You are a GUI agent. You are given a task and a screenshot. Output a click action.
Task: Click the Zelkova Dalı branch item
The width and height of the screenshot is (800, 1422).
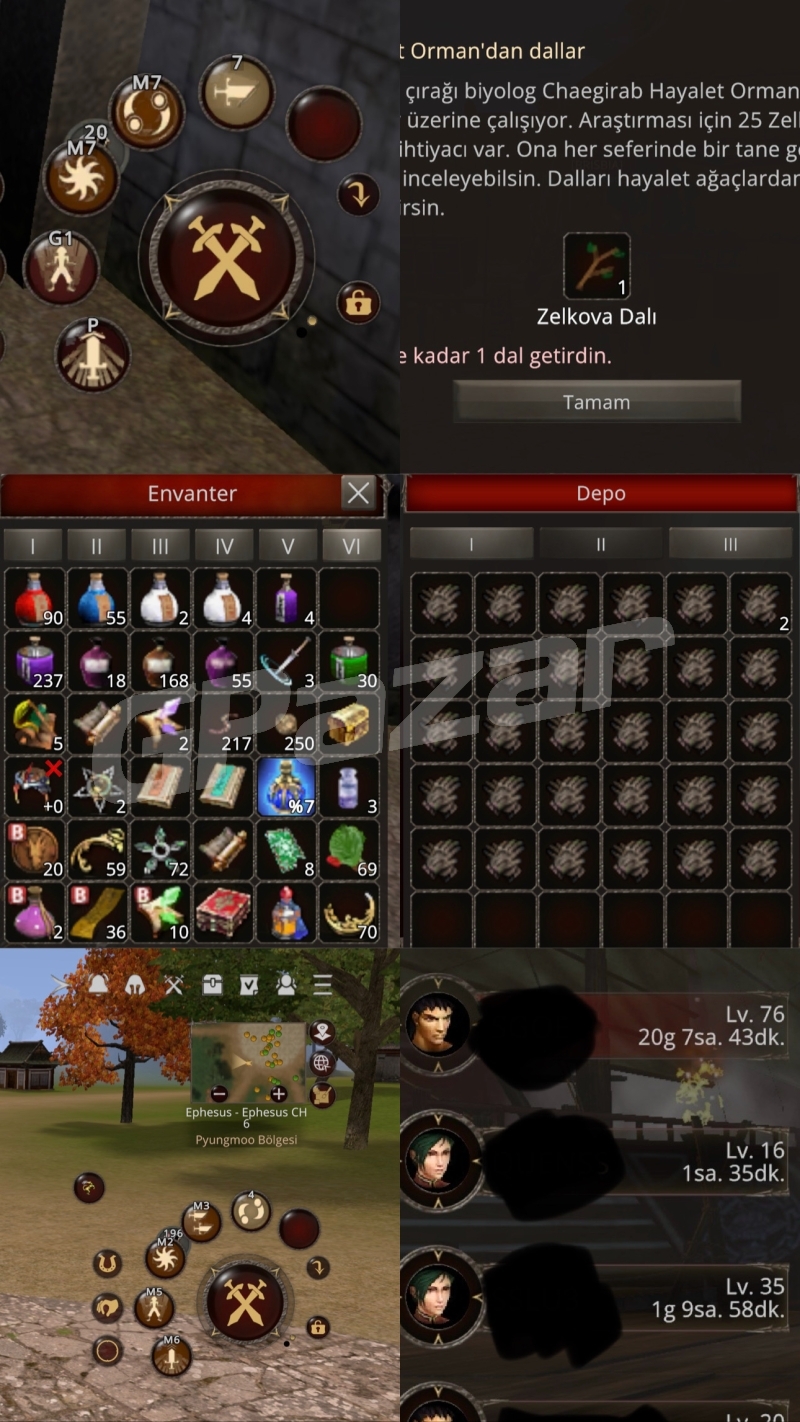pyautogui.click(x=596, y=266)
